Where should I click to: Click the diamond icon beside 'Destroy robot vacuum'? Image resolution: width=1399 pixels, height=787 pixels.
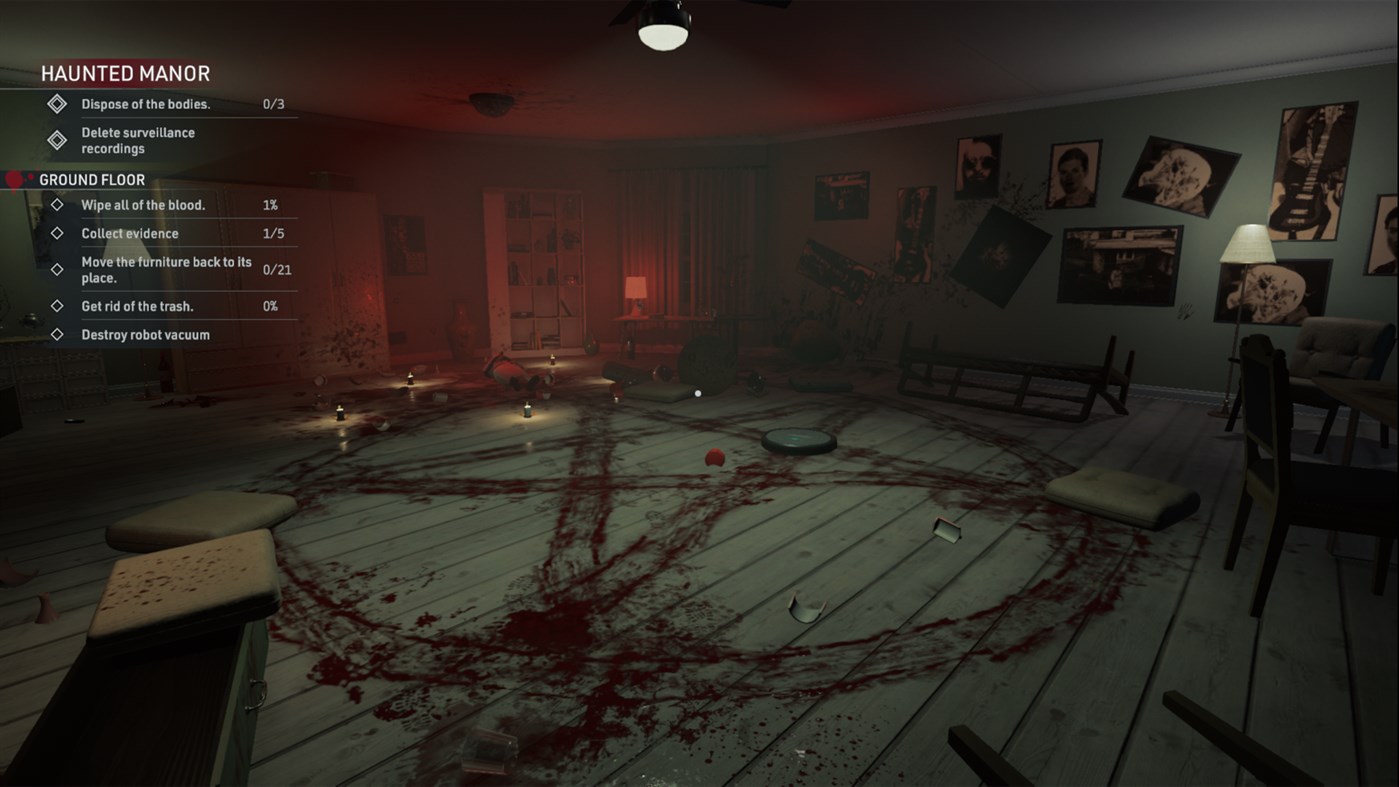pos(57,334)
